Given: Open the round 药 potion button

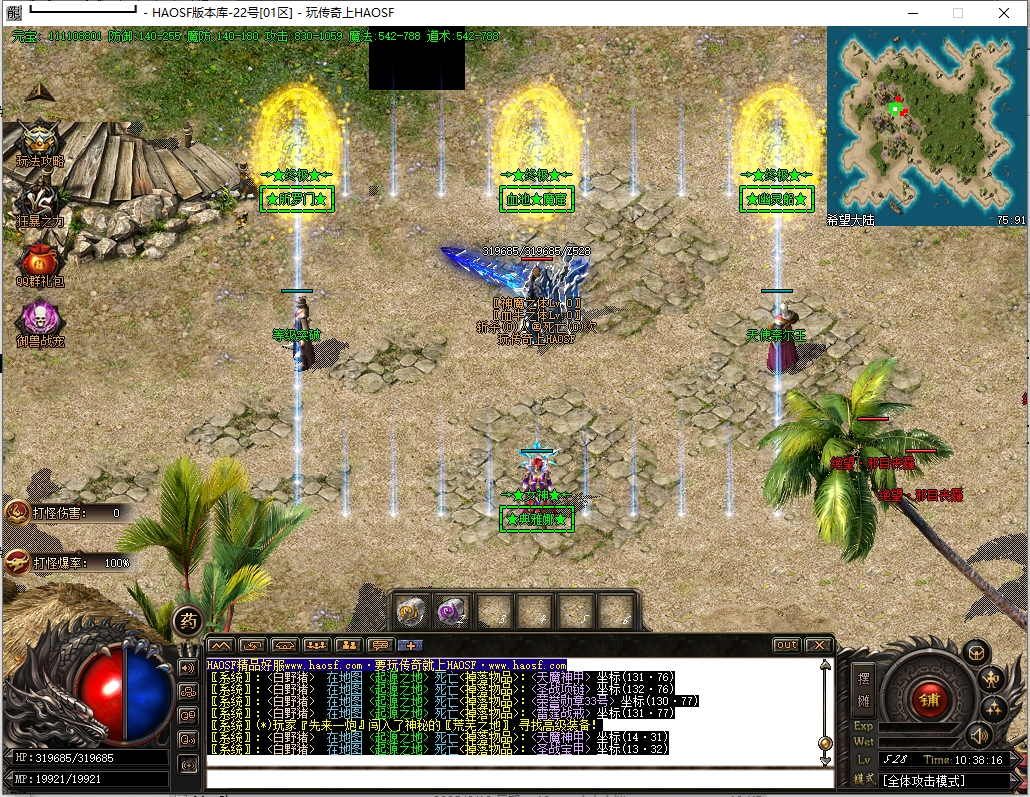Looking at the screenshot, I should tap(187, 621).
